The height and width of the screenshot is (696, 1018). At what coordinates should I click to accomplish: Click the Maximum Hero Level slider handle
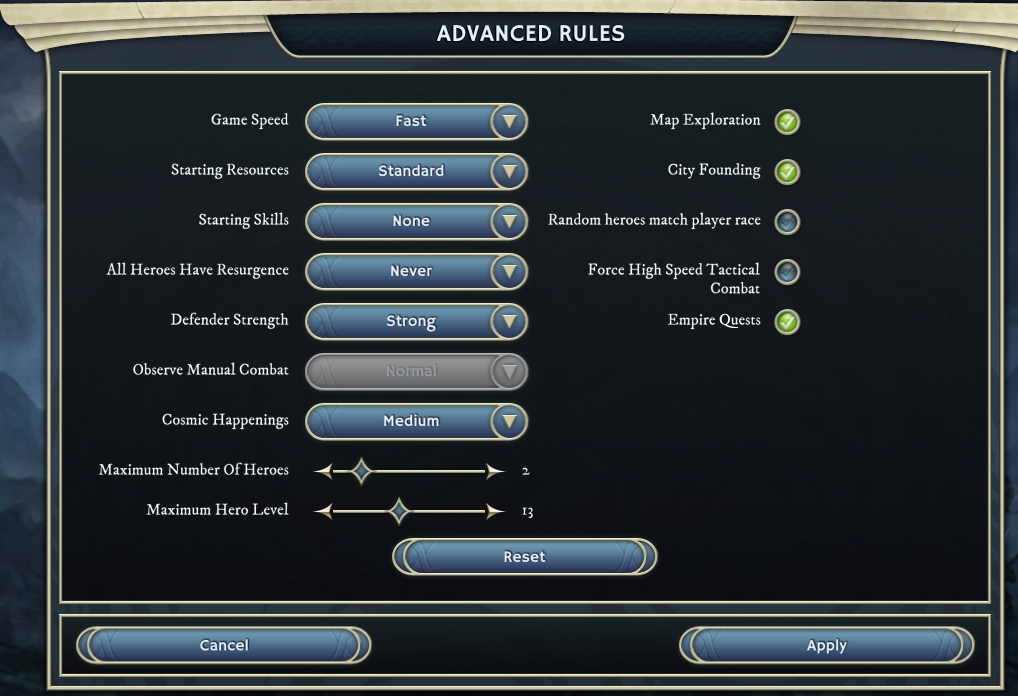tap(399, 512)
